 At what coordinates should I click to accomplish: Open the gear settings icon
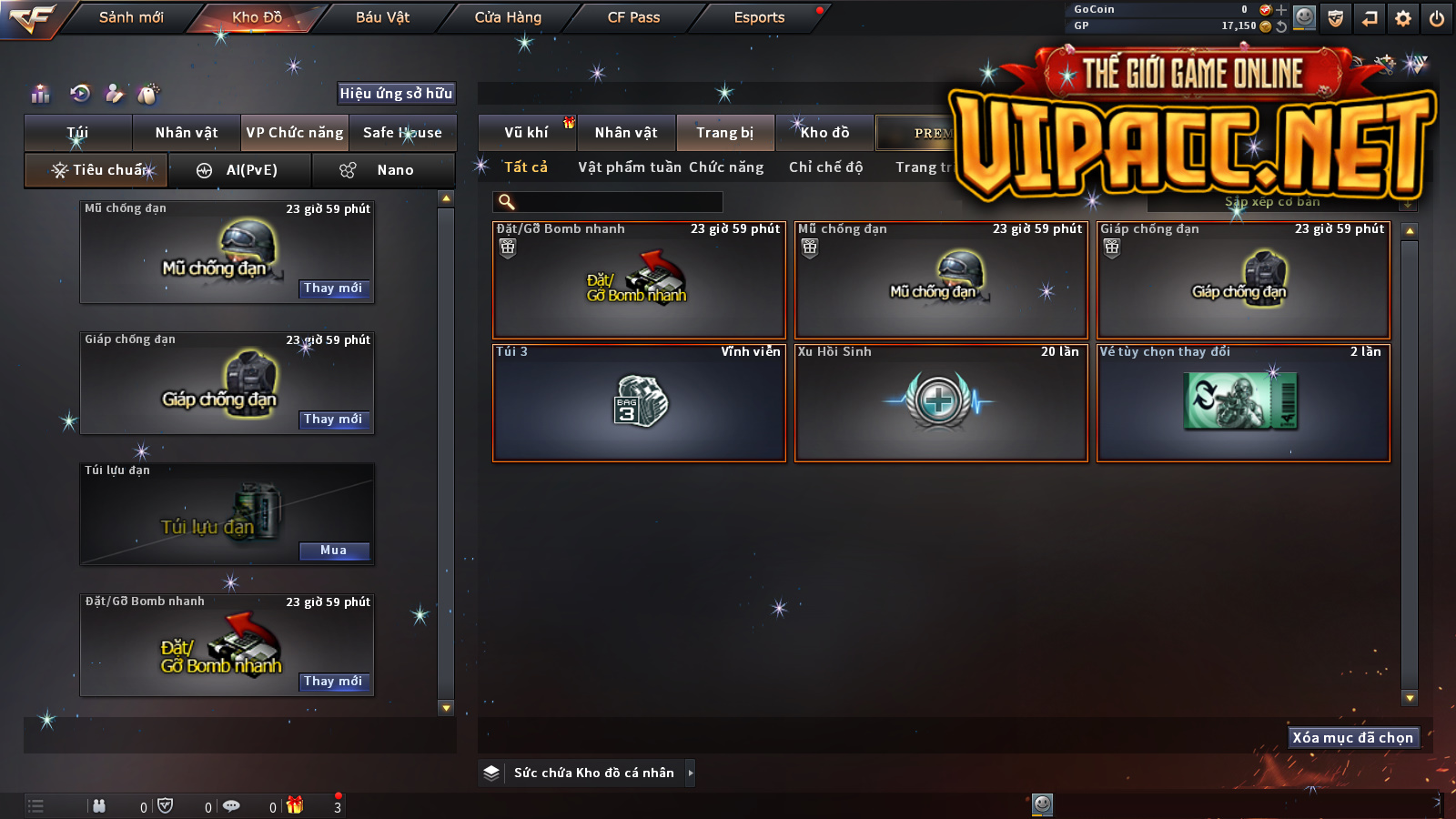click(1403, 18)
